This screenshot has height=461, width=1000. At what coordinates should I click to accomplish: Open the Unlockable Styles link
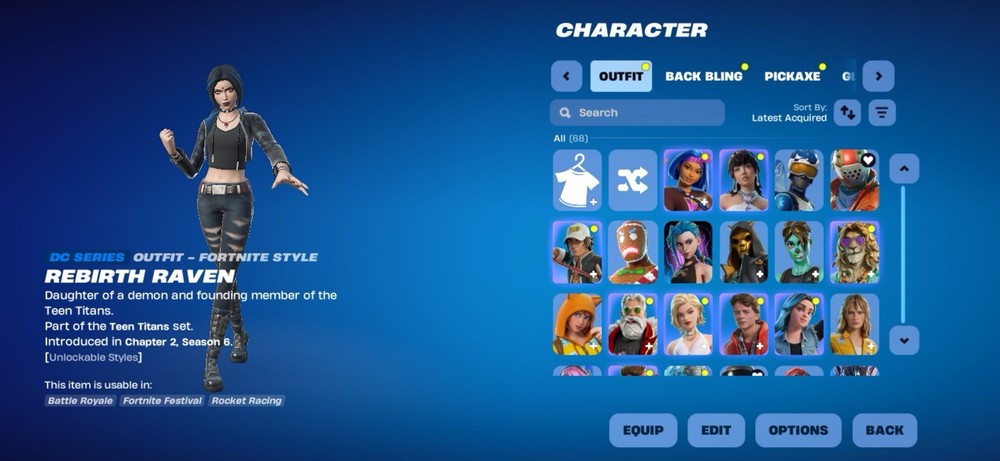(x=93, y=357)
